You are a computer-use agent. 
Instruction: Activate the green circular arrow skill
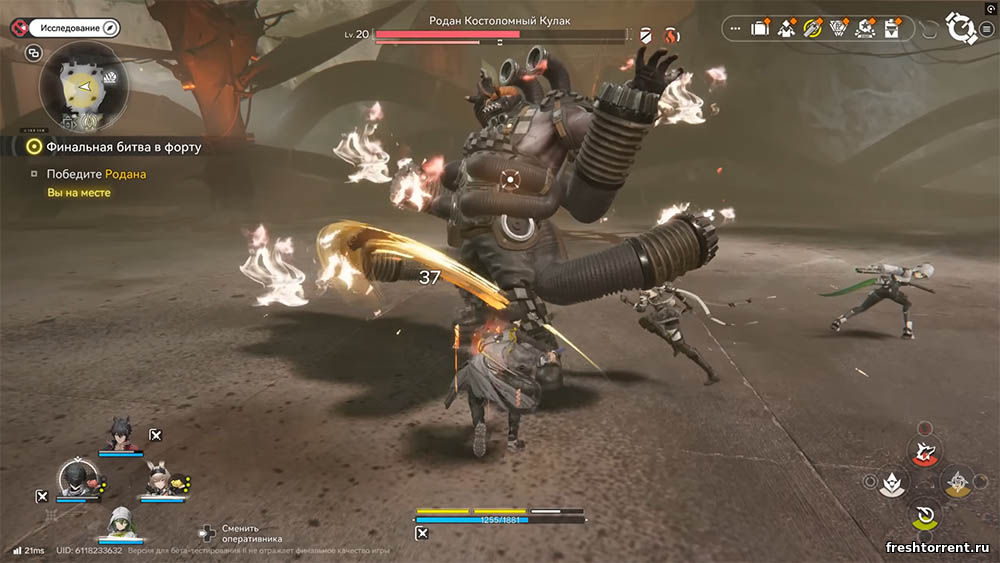click(x=926, y=516)
